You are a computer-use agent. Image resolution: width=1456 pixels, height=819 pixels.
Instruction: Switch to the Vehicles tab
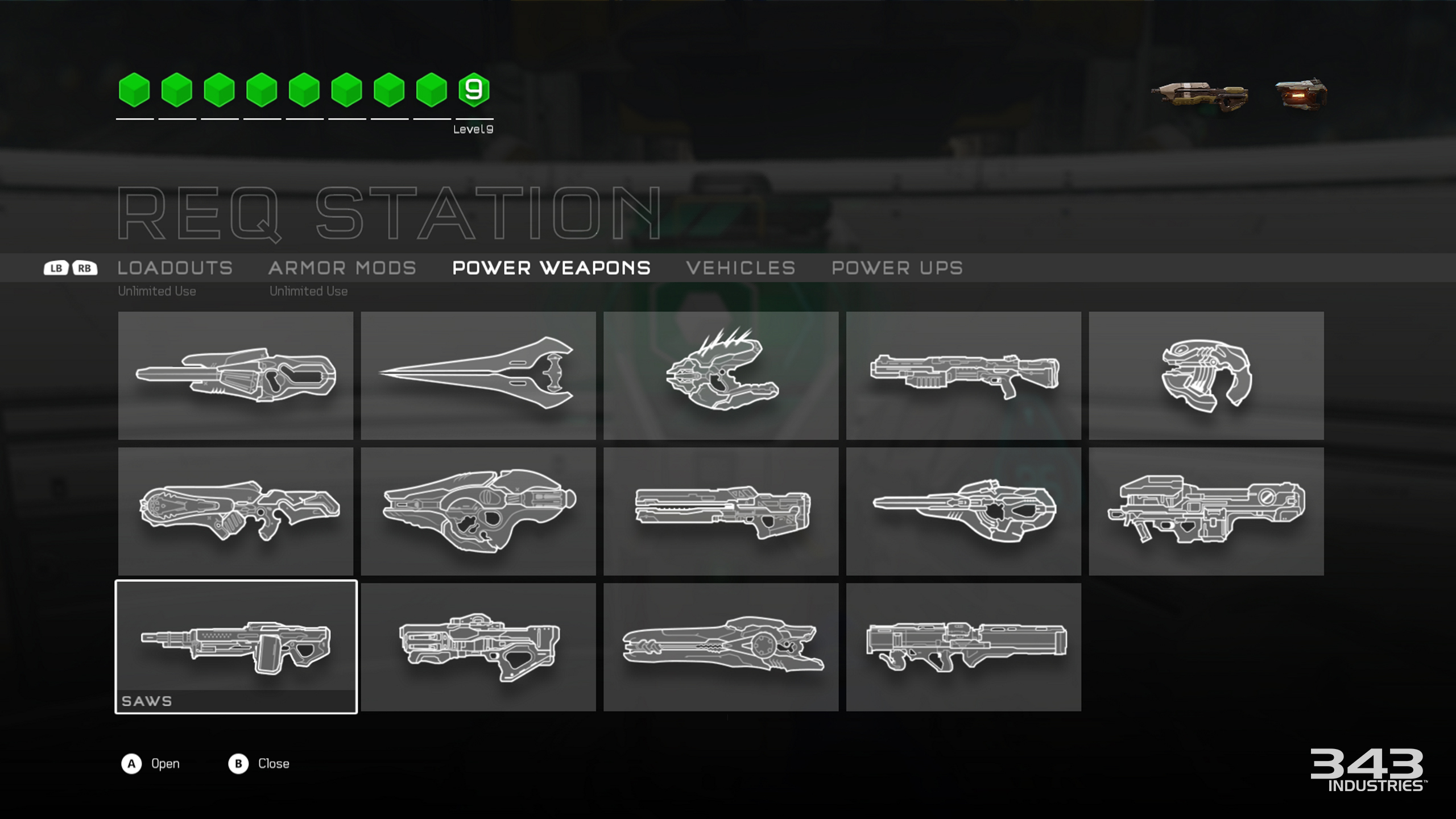(741, 268)
